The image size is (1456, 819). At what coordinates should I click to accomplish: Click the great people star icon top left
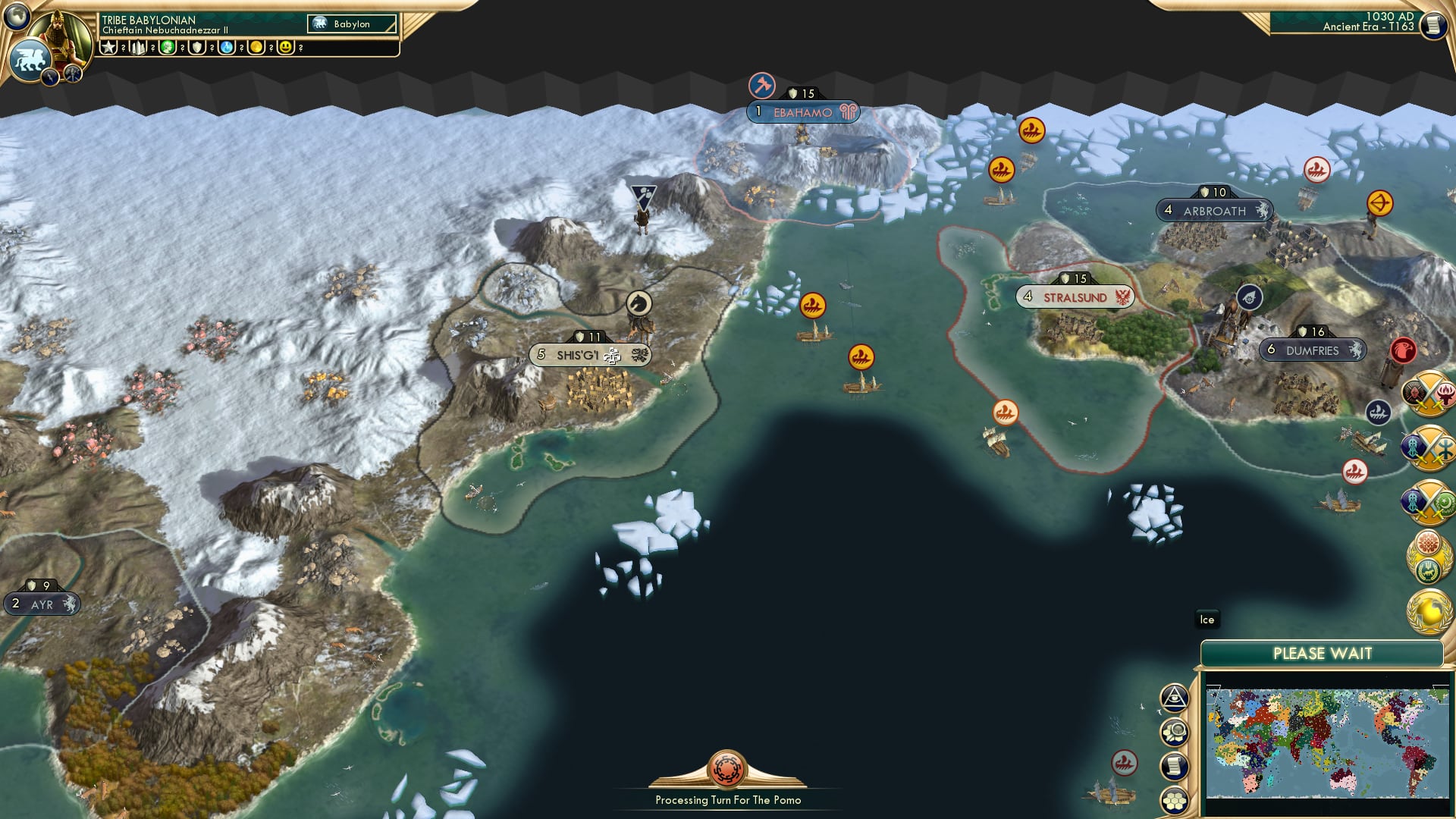109,48
